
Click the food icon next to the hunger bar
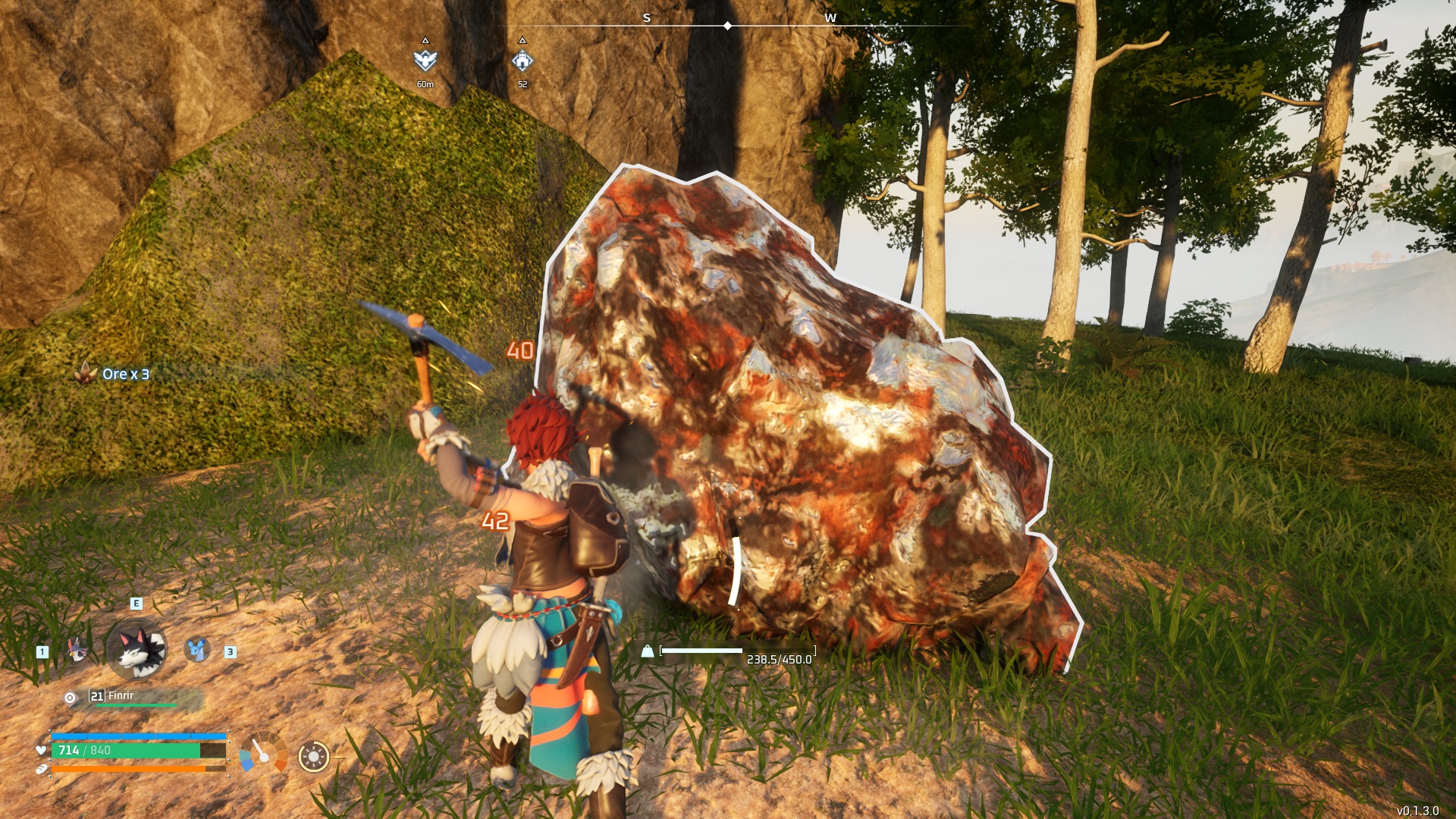click(x=42, y=768)
